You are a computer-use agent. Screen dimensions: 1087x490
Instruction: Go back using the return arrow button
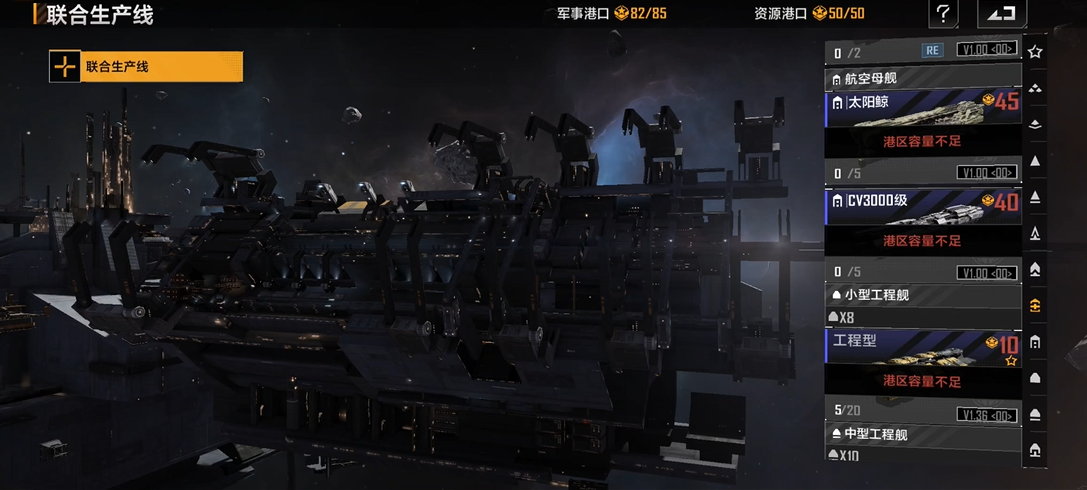(x=1001, y=14)
